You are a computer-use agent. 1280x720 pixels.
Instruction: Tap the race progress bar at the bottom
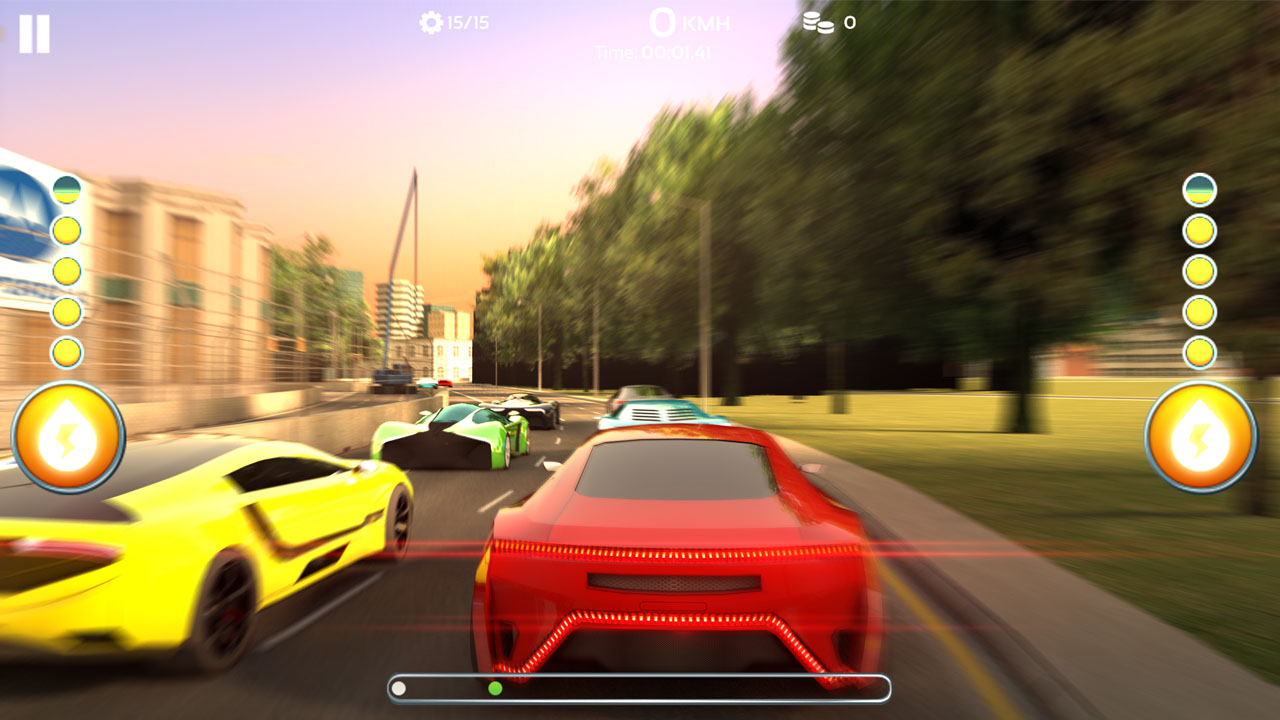tap(640, 687)
